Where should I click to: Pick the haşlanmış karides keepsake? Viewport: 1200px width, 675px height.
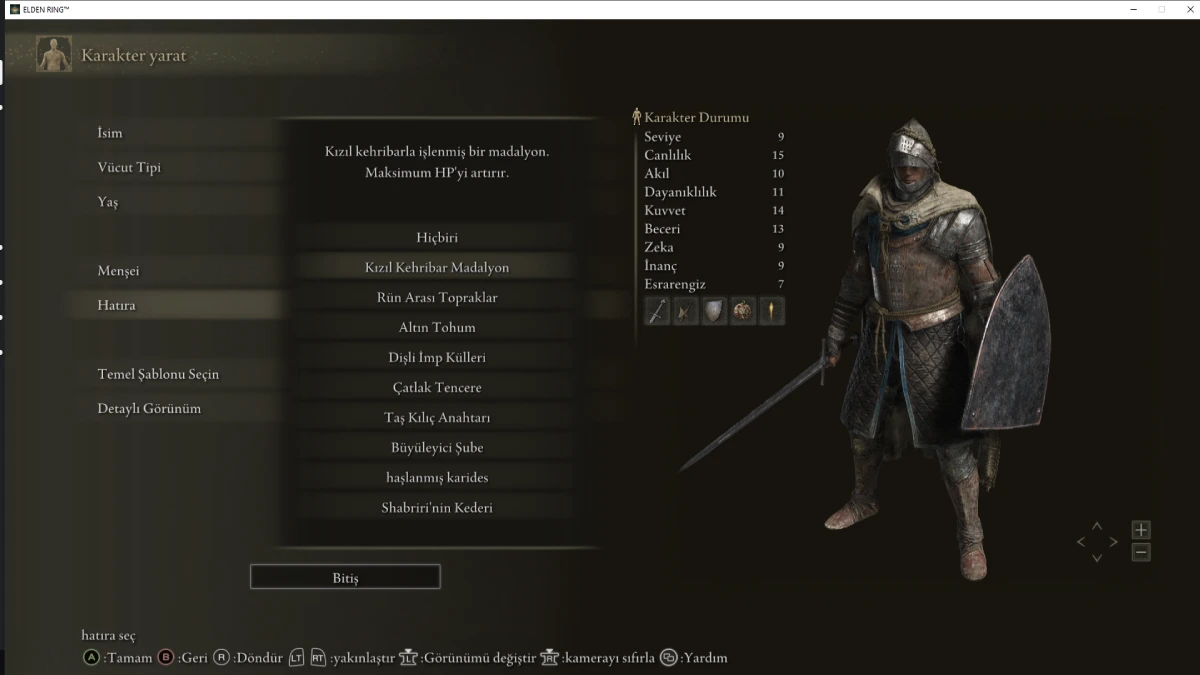click(437, 478)
